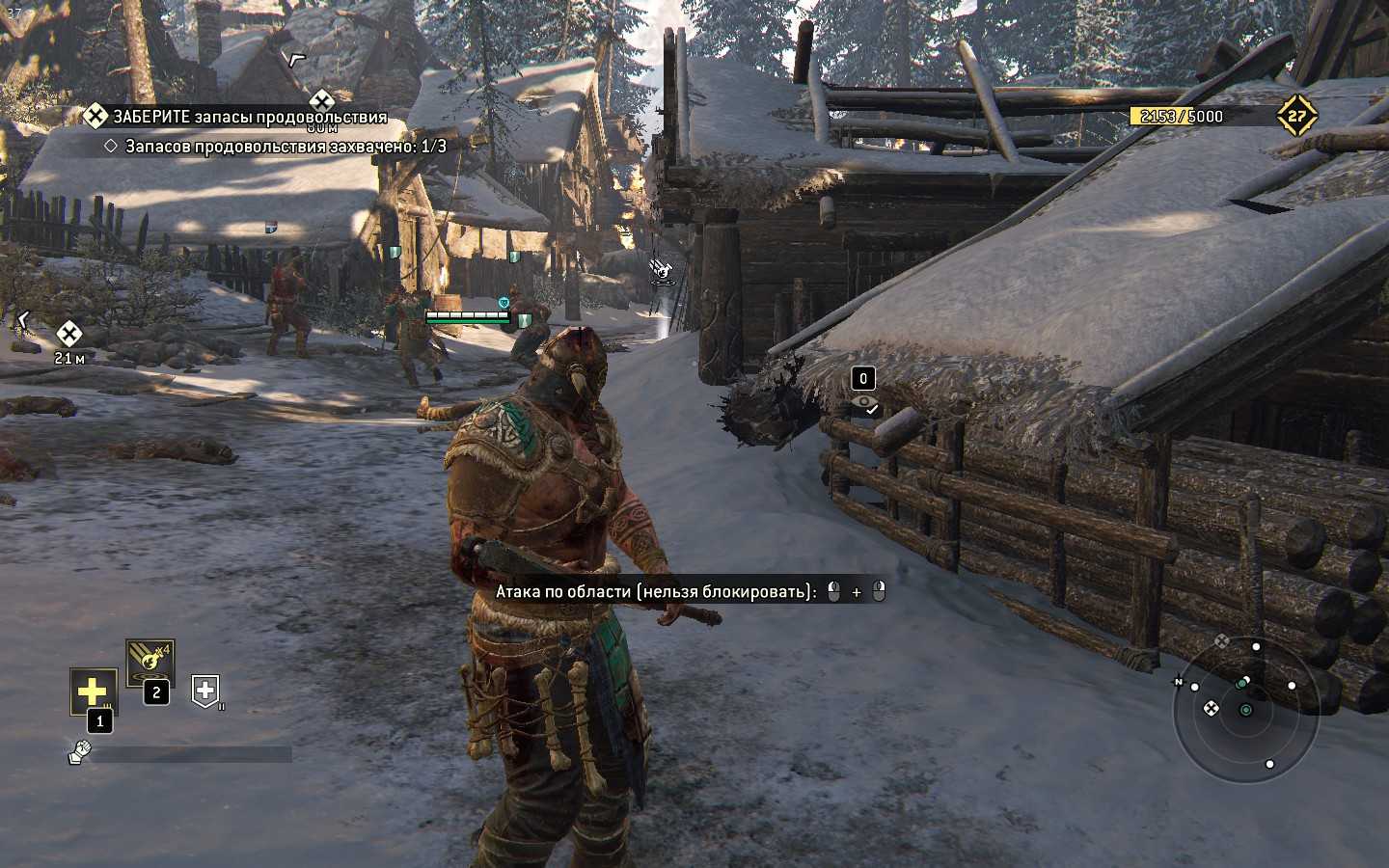Click the revenge fist icon
The width and height of the screenshot is (1389, 868).
[79, 752]
